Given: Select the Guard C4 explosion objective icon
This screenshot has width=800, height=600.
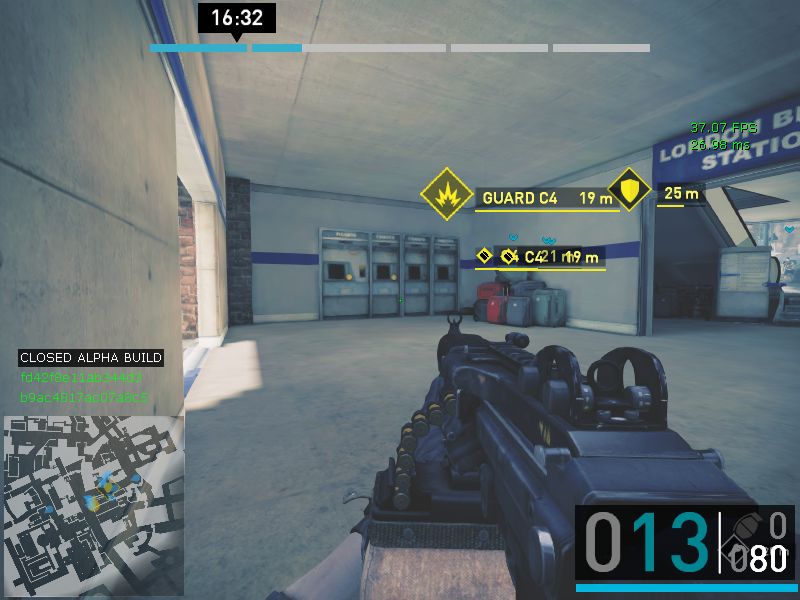Looking at the screenshot, I should [446, 194].
